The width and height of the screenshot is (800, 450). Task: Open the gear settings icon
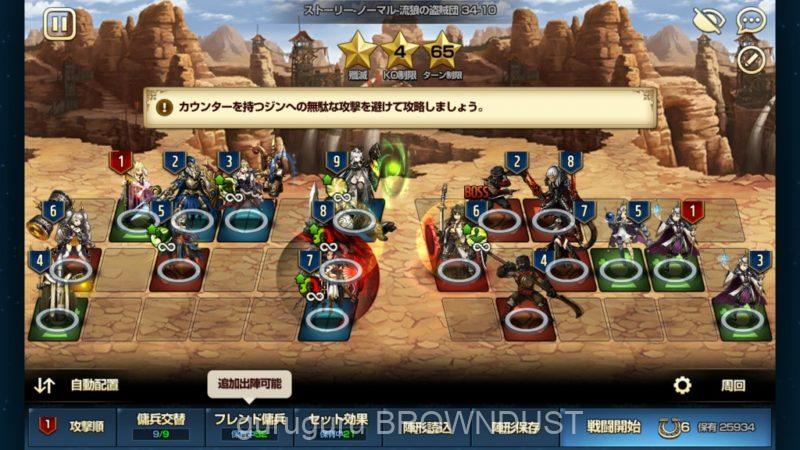[x=683, y=385]
